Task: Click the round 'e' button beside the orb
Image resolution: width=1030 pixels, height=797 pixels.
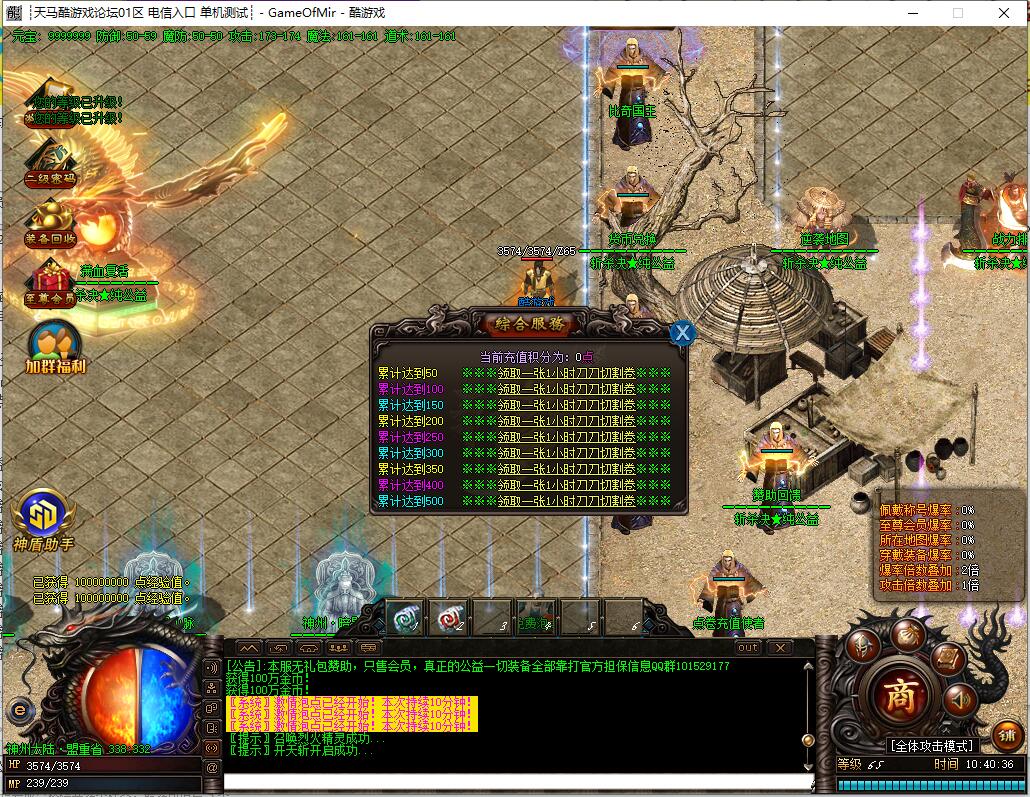Action: click(18, 711)
